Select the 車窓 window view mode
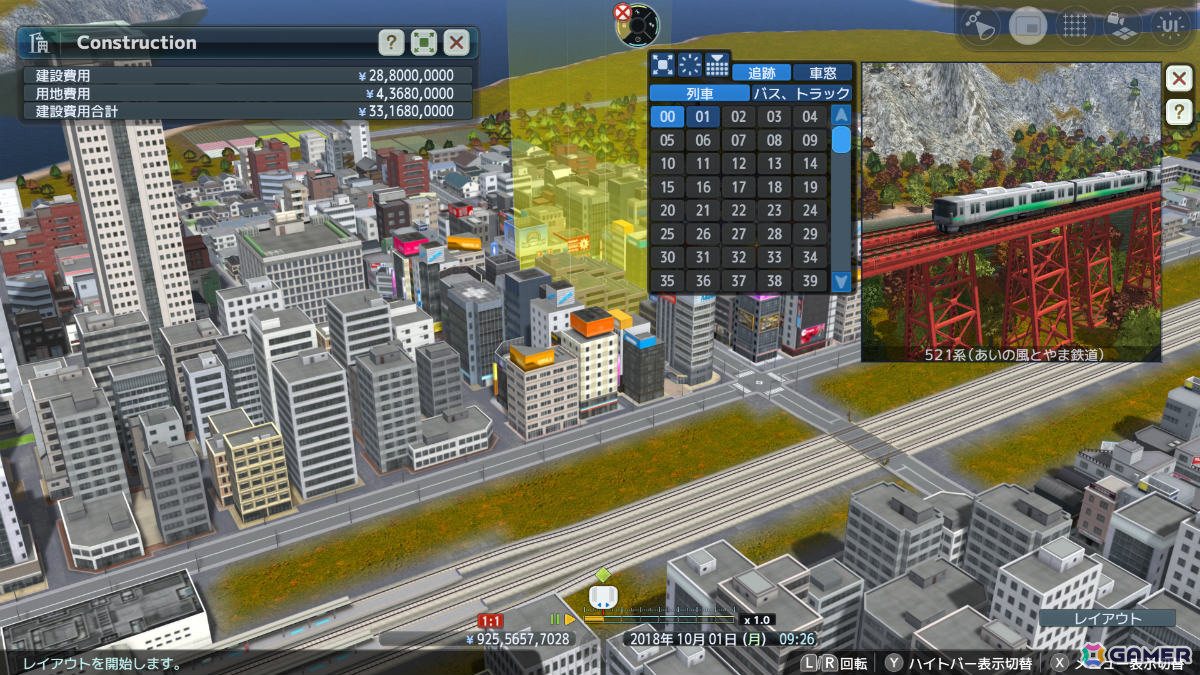This screenshot has width=1200, height=675. click(x=823, y=73)
